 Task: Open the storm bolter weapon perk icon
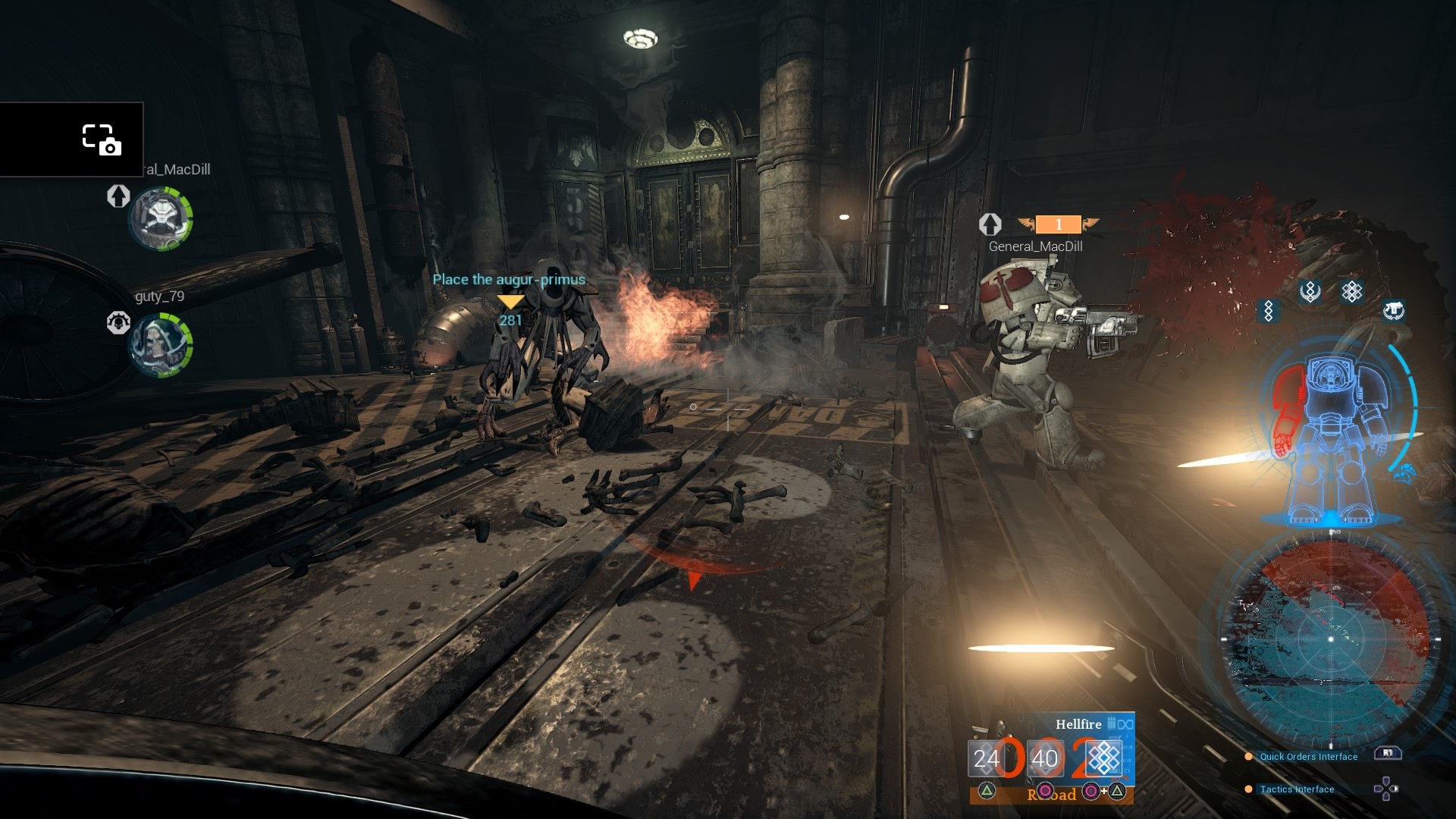[x=1394, y=311]
